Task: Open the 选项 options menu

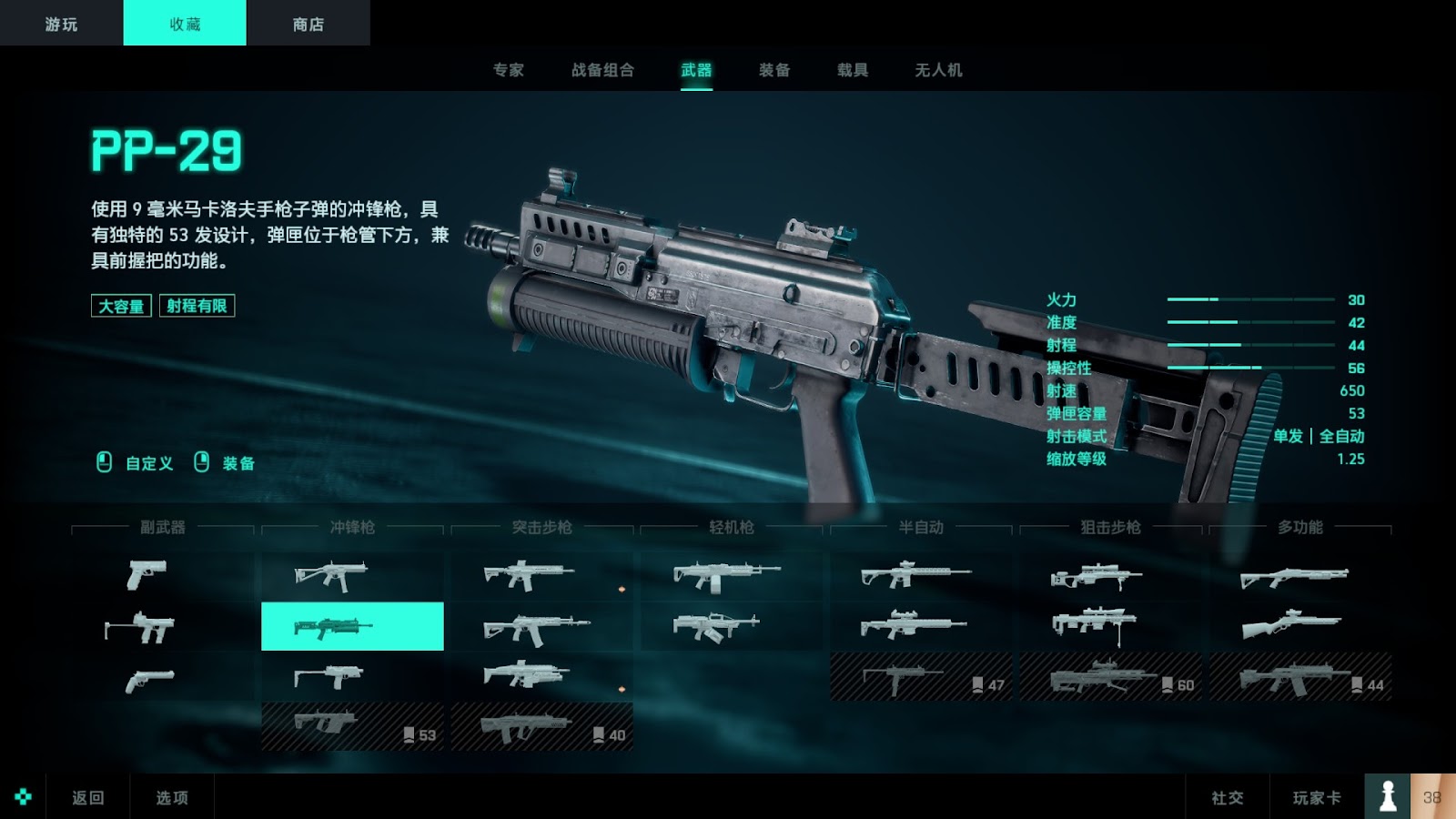Action: coord(172,797)
